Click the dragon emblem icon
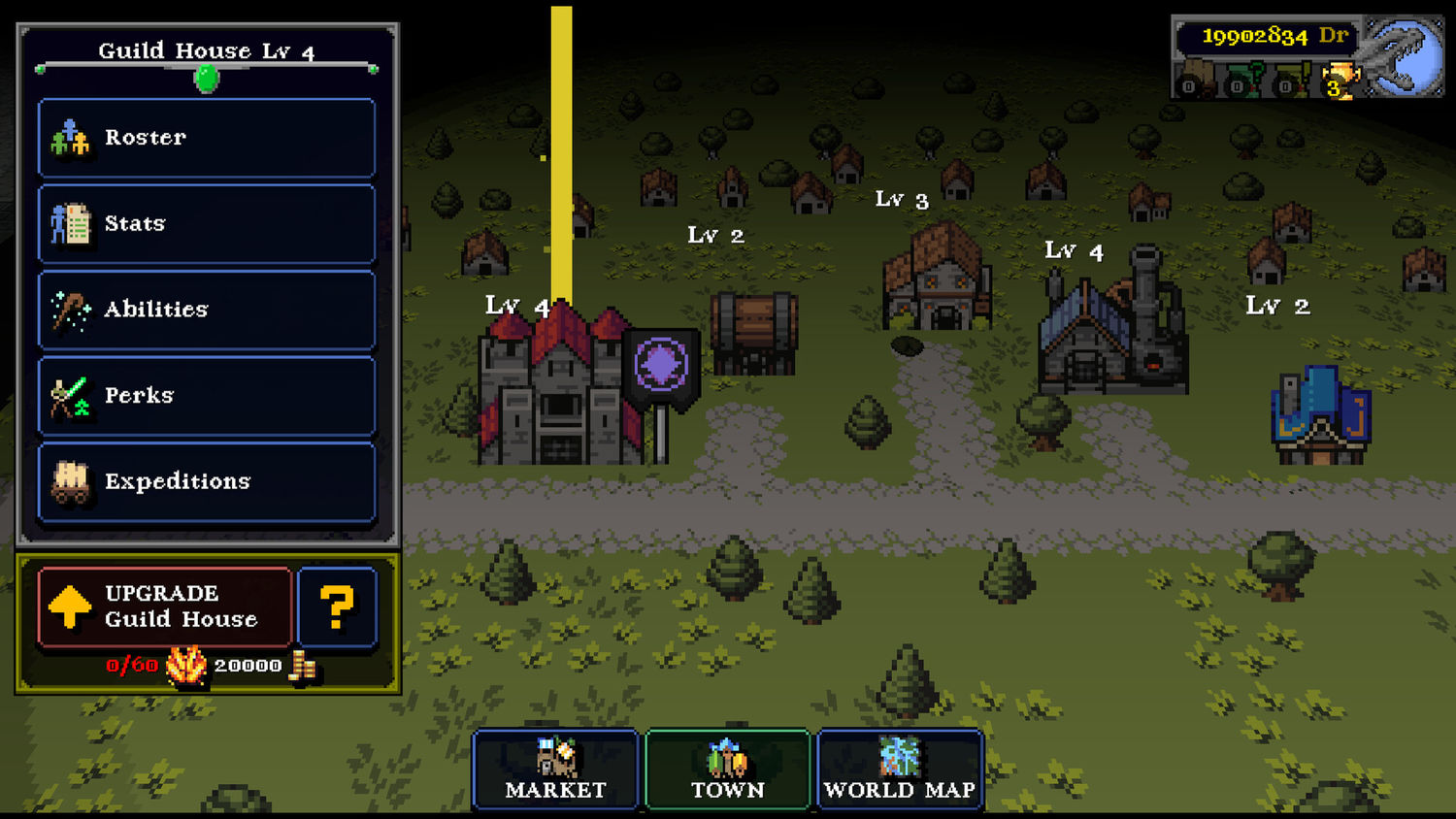1456x819 pixels. (1404, 56)
